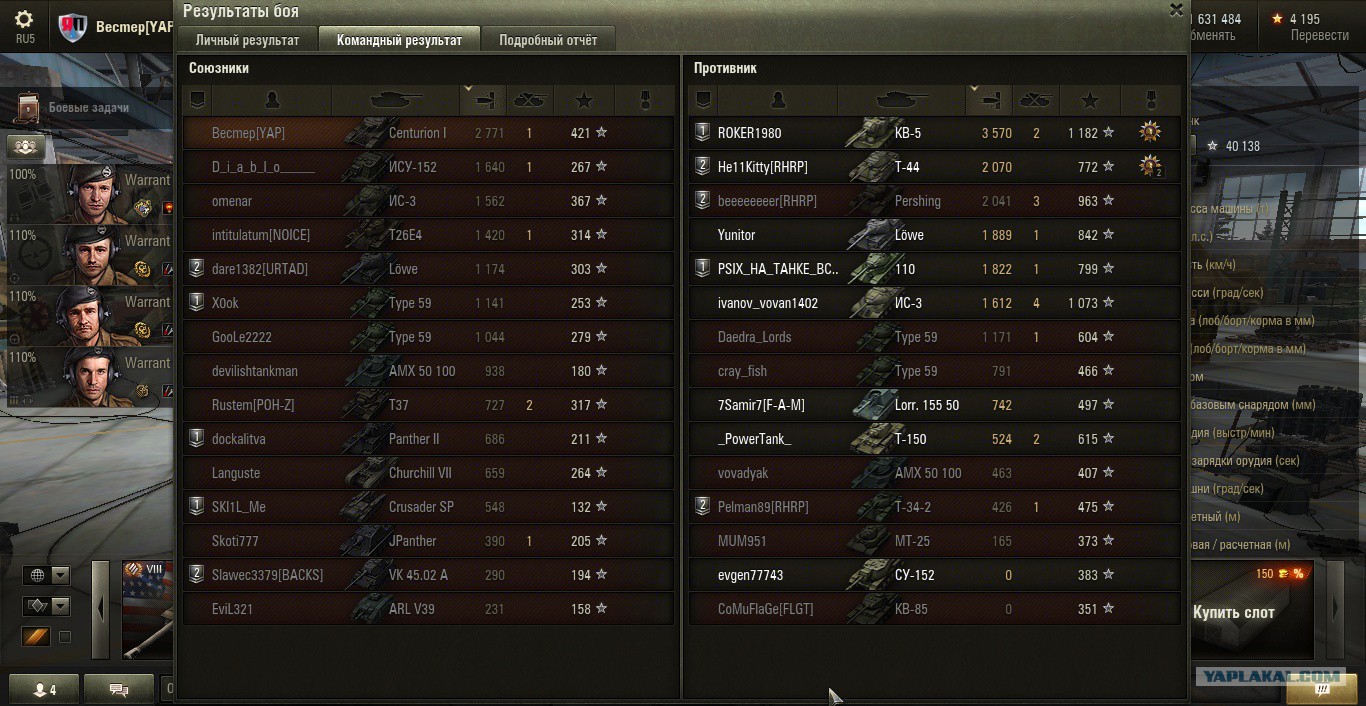Viewport: 1366px width, 706px height.
Task: Click the Купить слот button
Action: (1233, 612)
